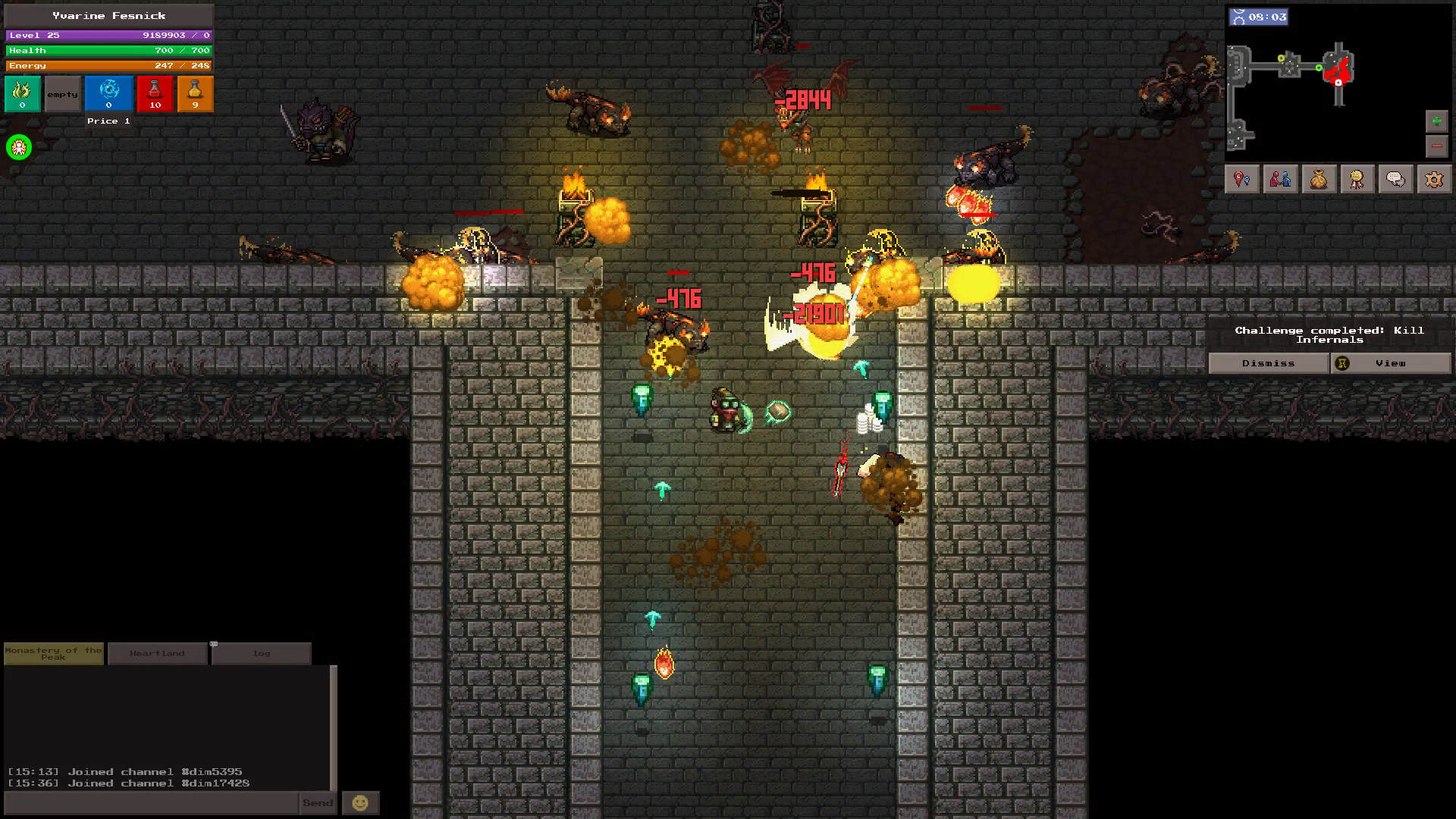Viewport: 1456px width, 819px height.
Task: Open the achievements medal icon
Action: tap(1357, 180)
